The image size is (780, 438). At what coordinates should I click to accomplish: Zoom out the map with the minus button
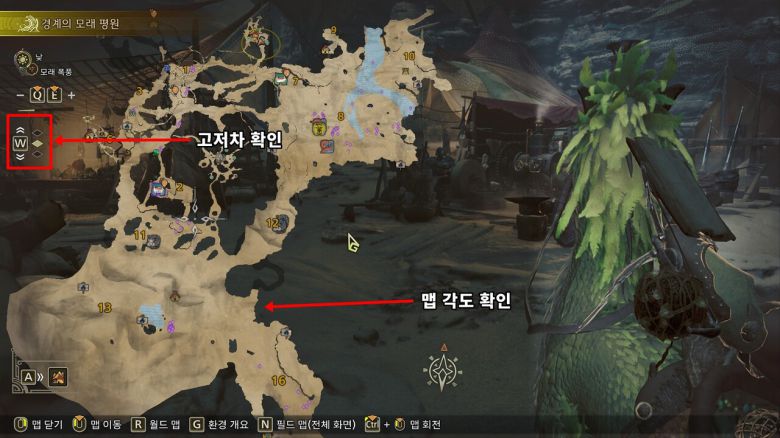tap(20, 95)
